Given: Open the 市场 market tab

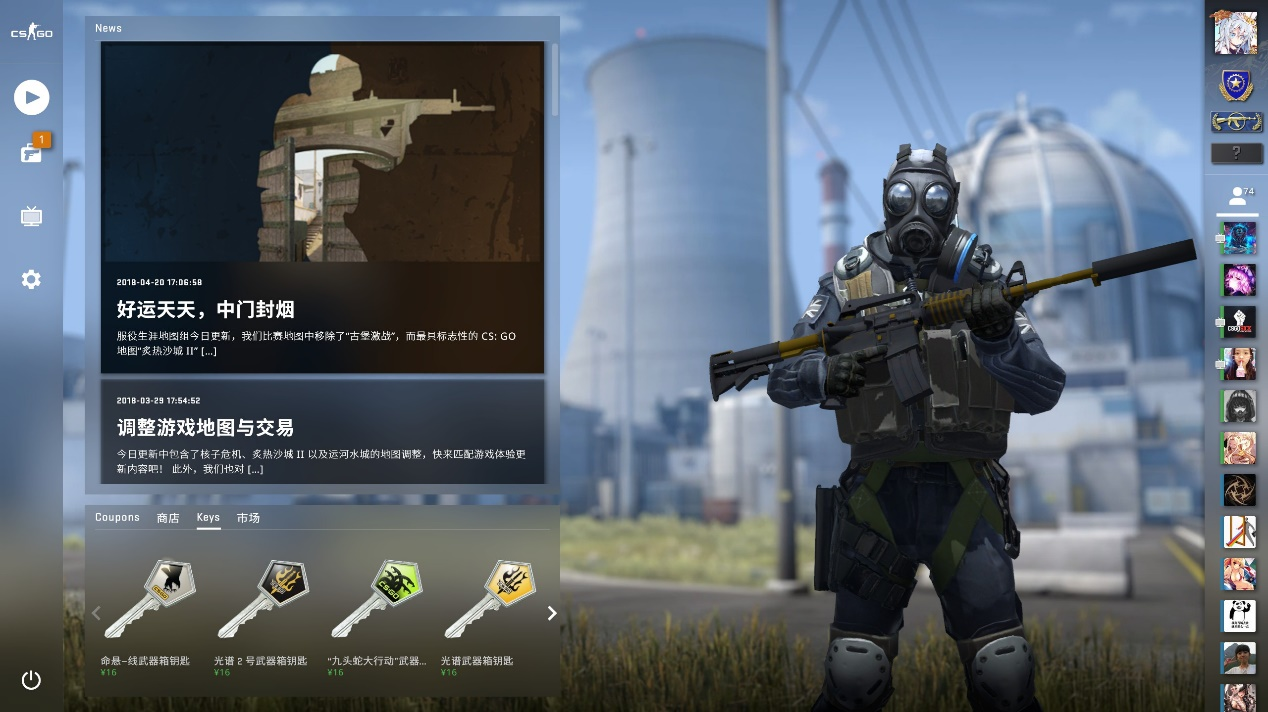Looking at the screenshot, I should [248, 518].
